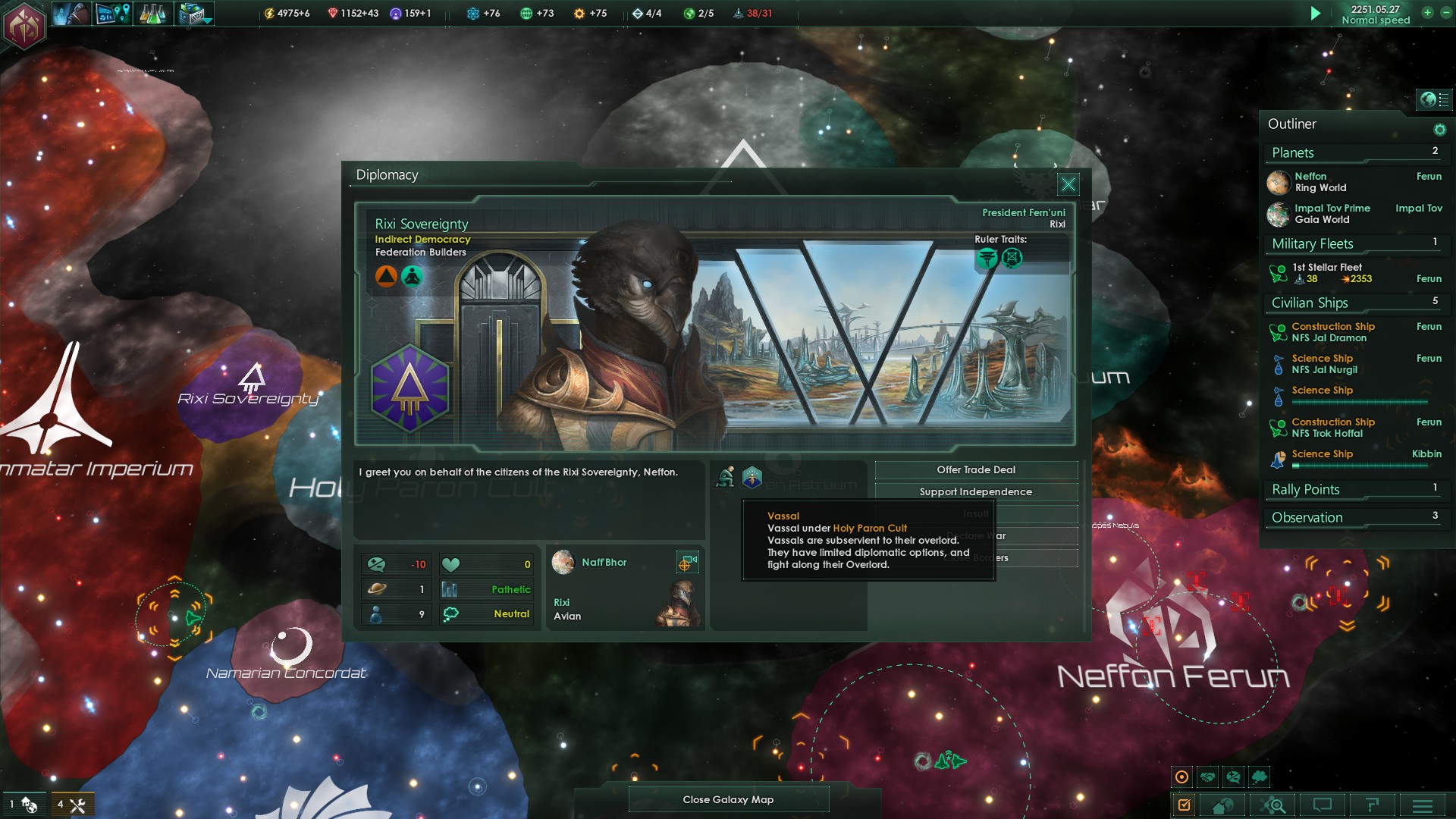Image resolution: width=1456 pixels, height=819 pixels.
Task: Open the research flasks menu
Action: click(x=152, y=14)
